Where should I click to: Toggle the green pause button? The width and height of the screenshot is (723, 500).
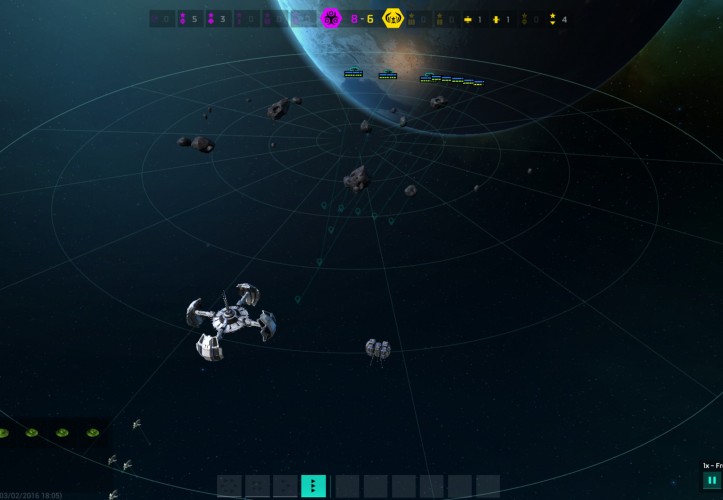point(712,481)
